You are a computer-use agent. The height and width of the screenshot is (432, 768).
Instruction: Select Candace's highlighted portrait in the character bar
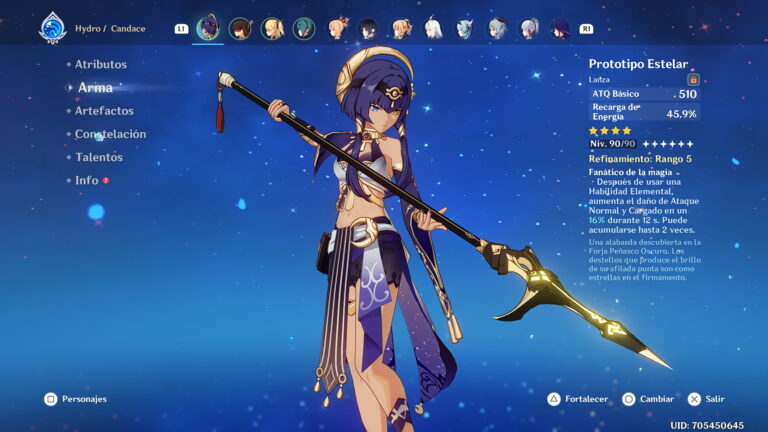coord(208,28)
